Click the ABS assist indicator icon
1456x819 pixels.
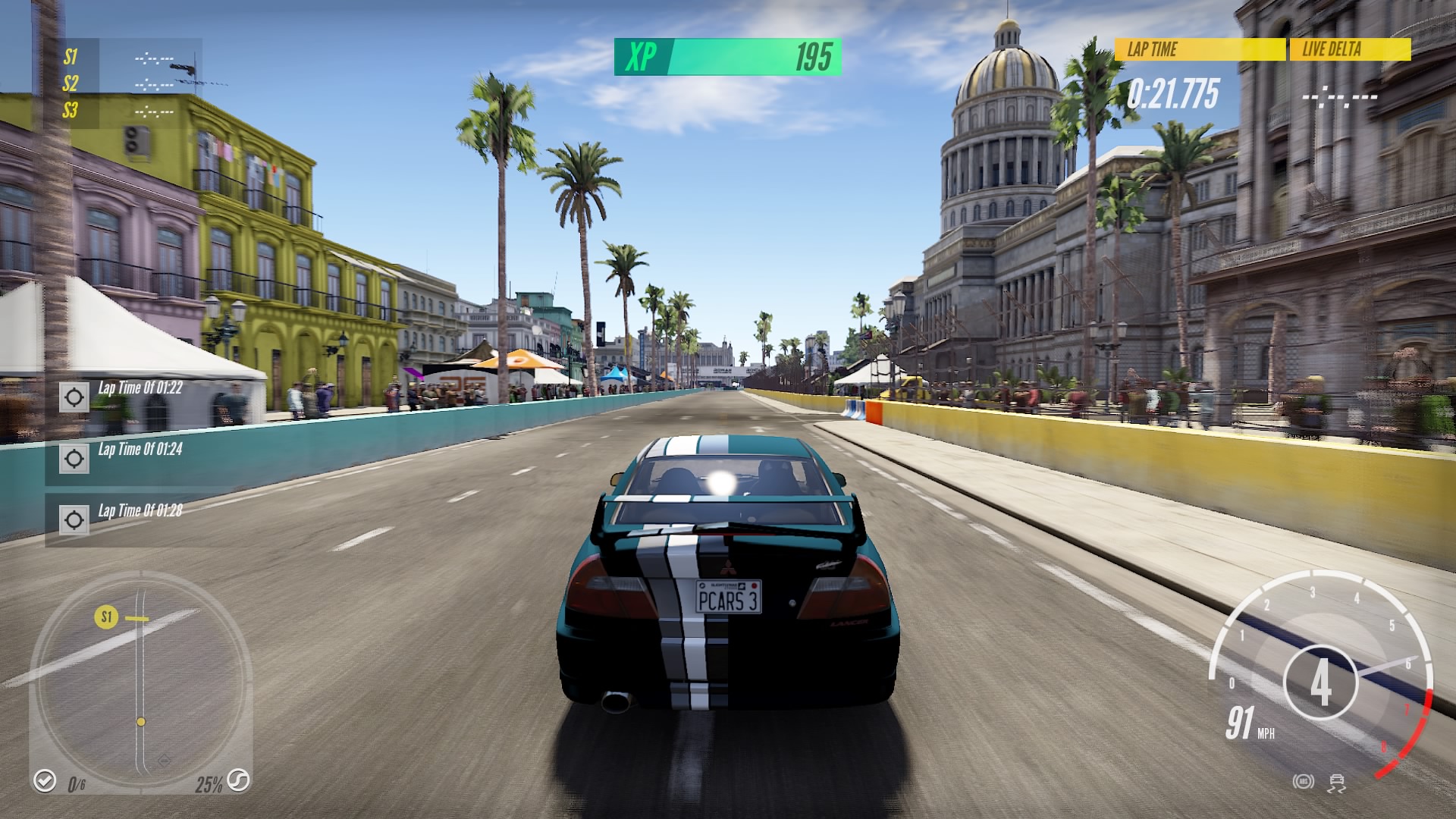(x=1304, y=782)
